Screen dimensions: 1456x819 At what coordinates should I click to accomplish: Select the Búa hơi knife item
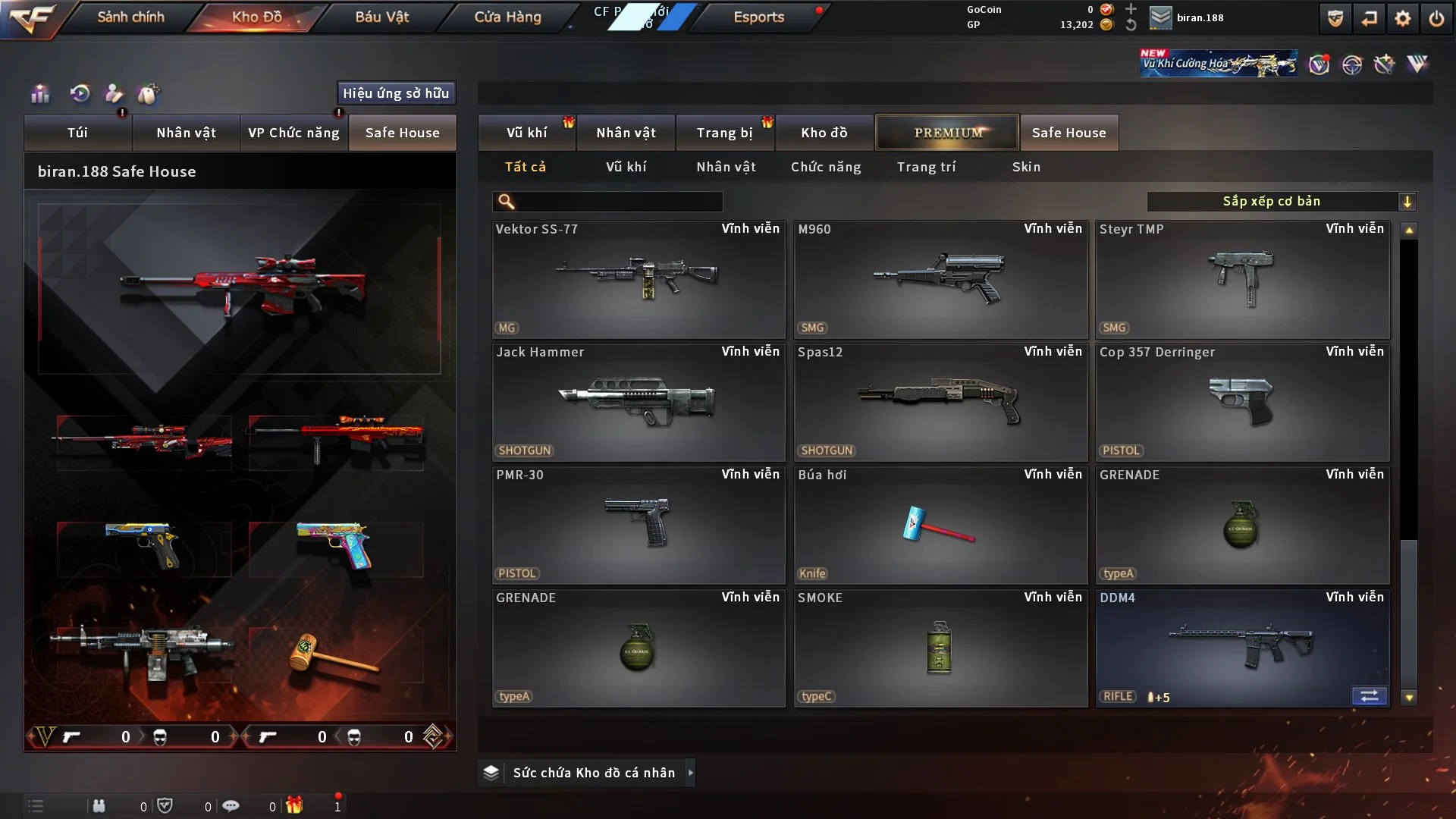click(x=940, y=525)
